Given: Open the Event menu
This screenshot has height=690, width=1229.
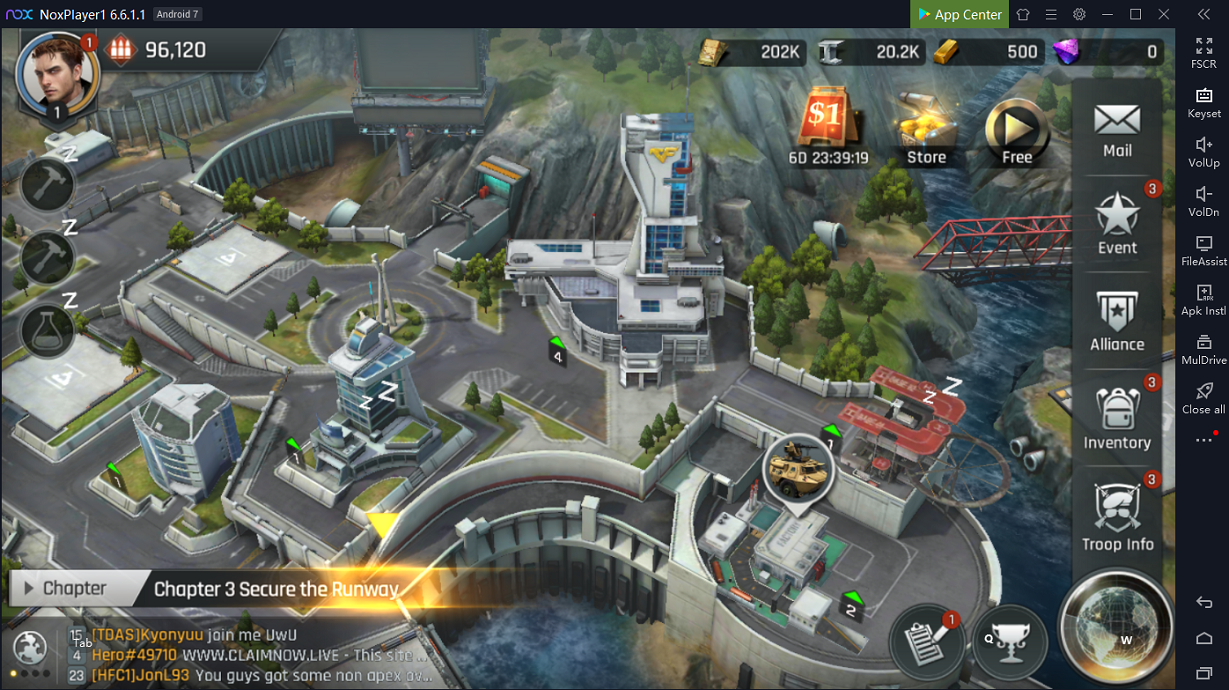Looking at the screenshot, I should 1117,225.
